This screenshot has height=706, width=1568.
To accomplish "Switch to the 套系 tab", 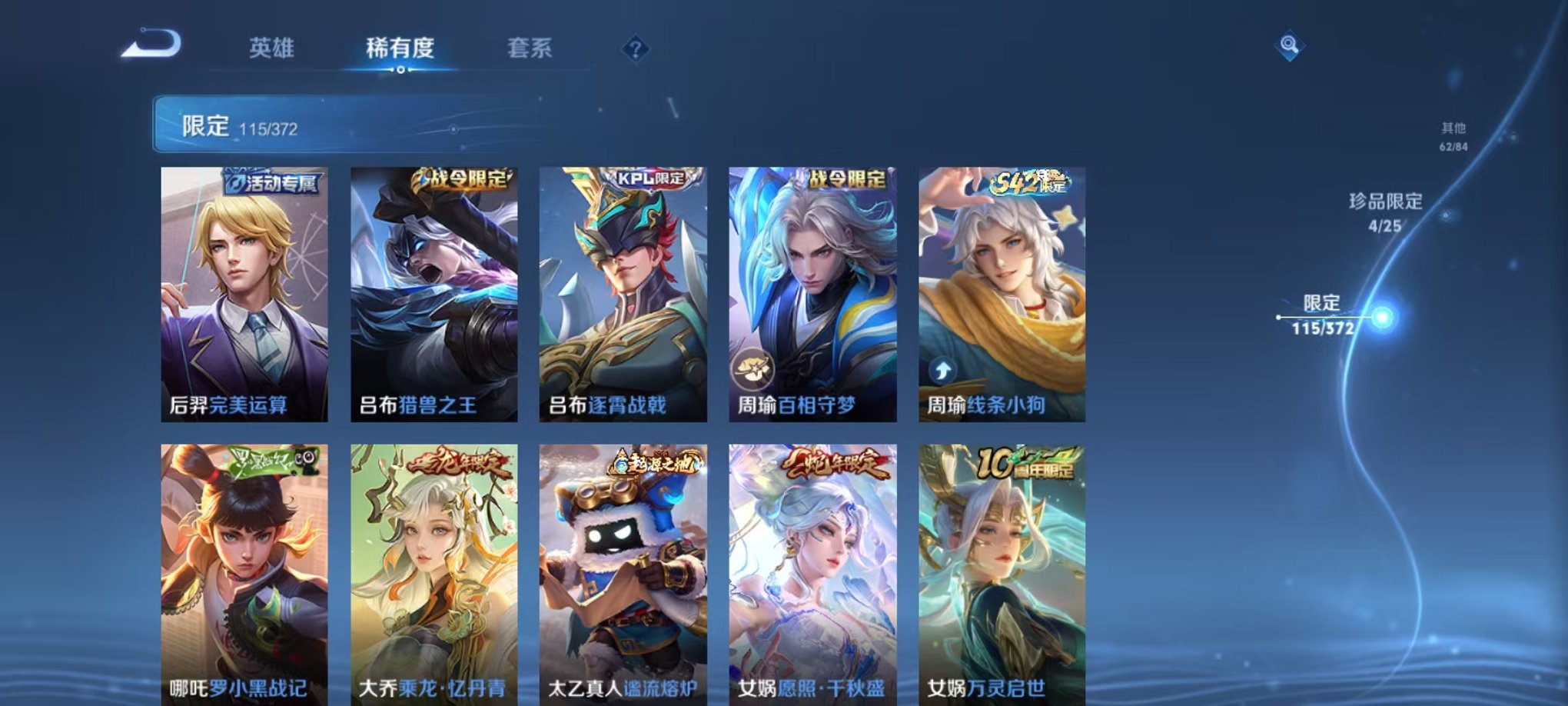I will click(x=531, y=48).
